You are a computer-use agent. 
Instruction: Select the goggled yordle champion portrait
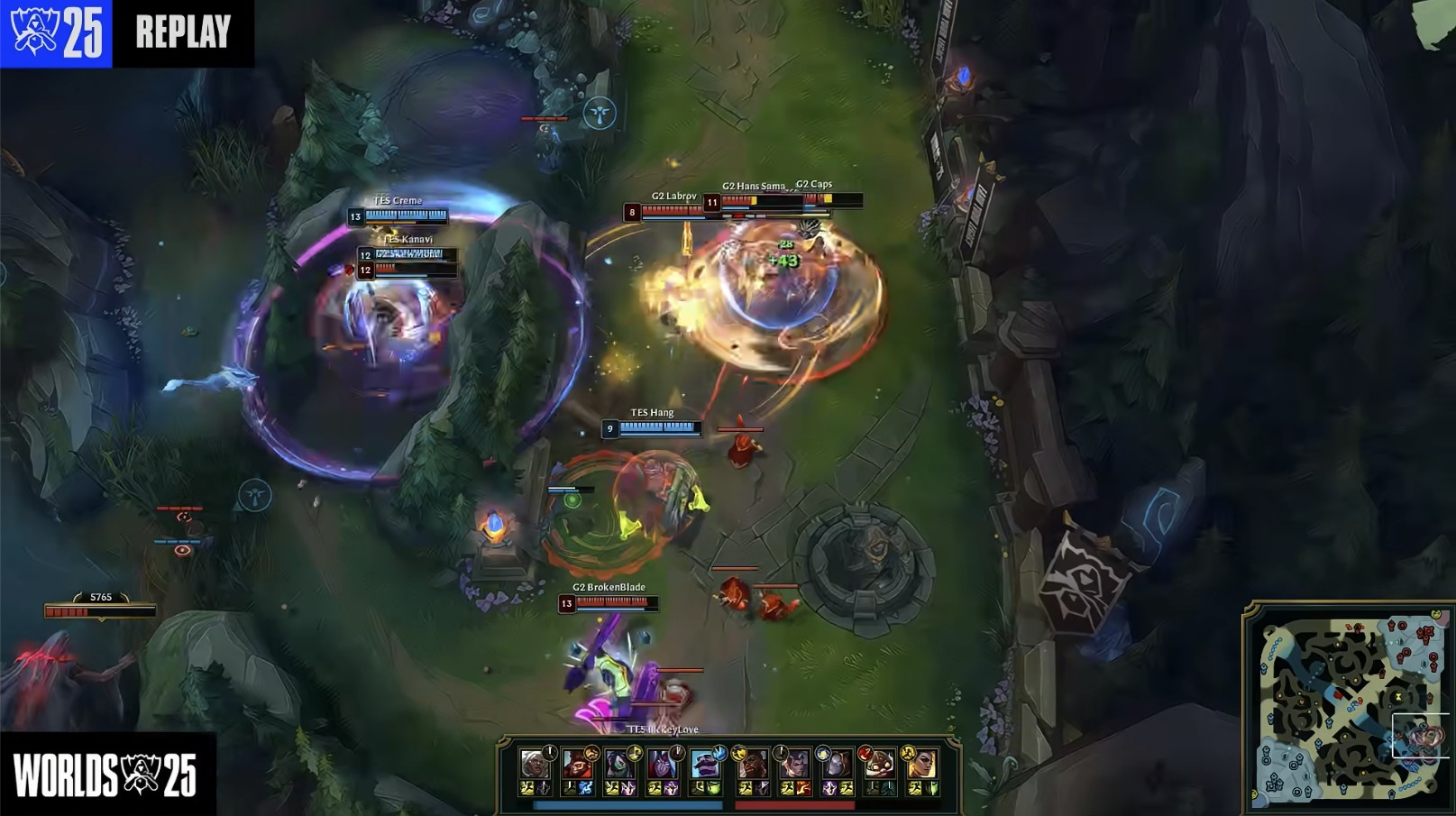pyautogui.click(x=879, y=765)
